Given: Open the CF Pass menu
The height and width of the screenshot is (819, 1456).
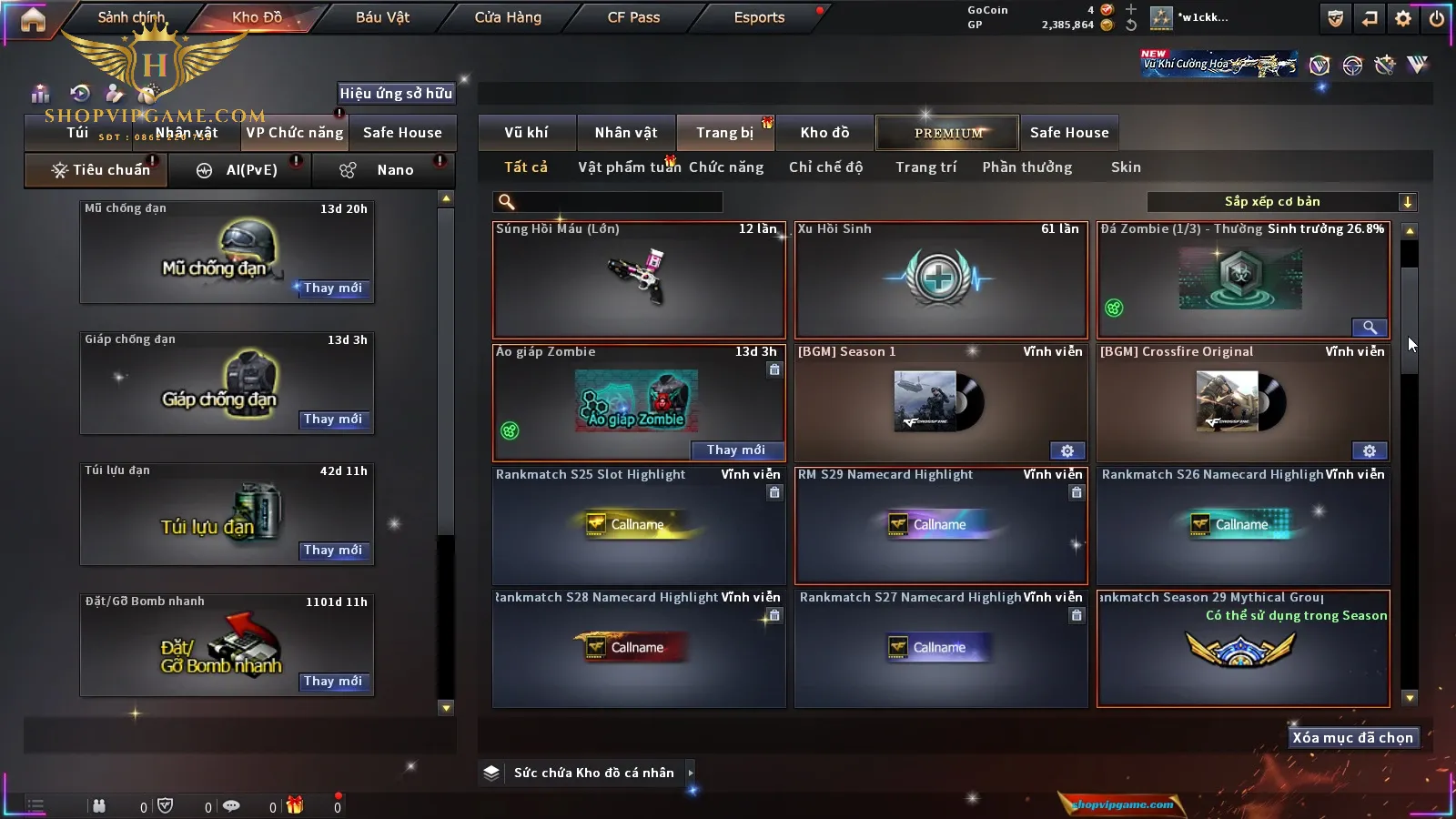Looking at the screenshot, I should (x=633, y=17).
